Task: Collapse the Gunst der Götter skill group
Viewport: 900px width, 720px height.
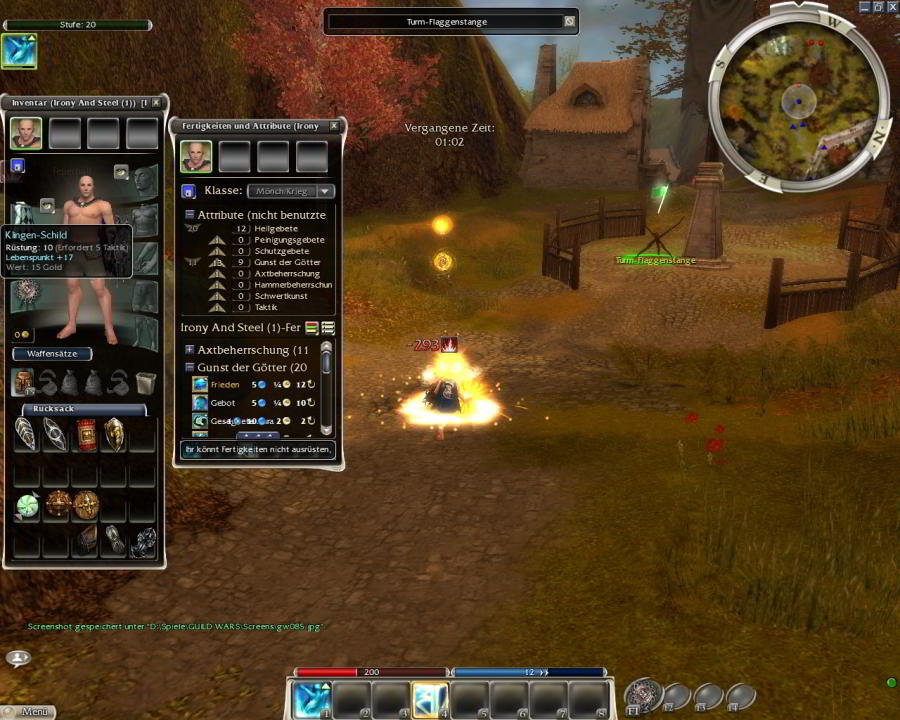Action: [x=189, y=367]
